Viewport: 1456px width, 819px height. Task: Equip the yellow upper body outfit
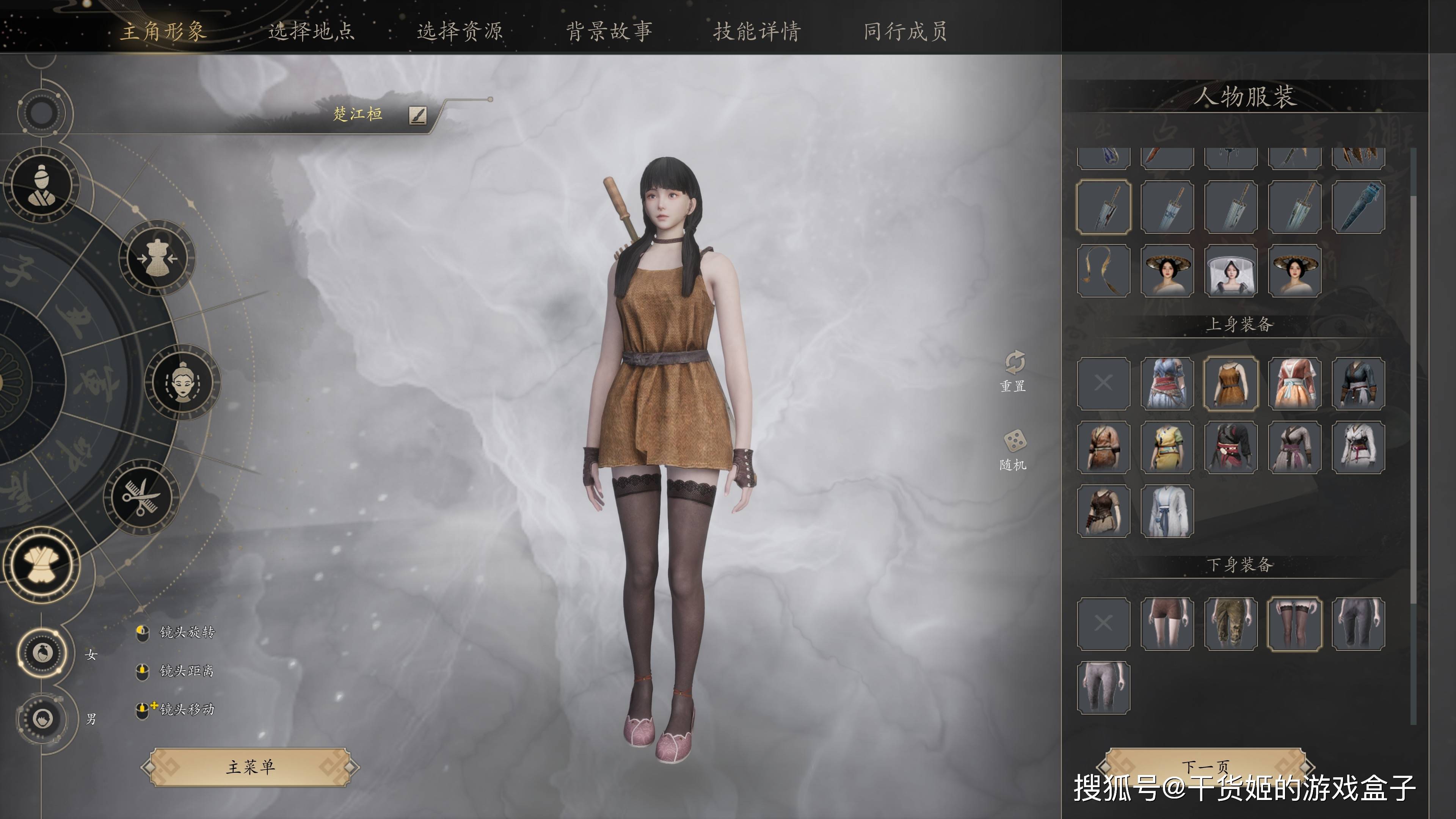pos(1167,447)
